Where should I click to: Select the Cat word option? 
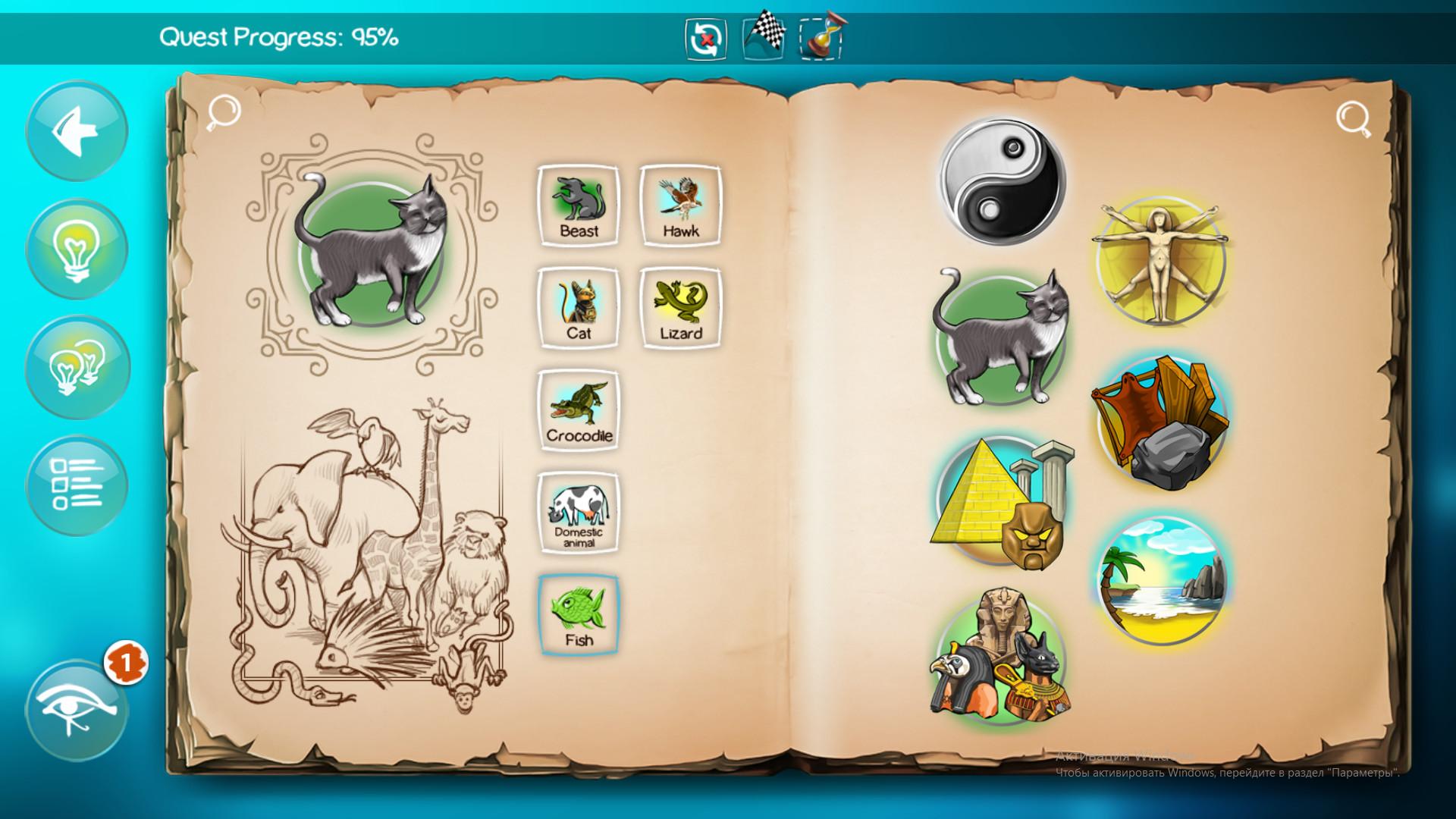pos(578,307)
